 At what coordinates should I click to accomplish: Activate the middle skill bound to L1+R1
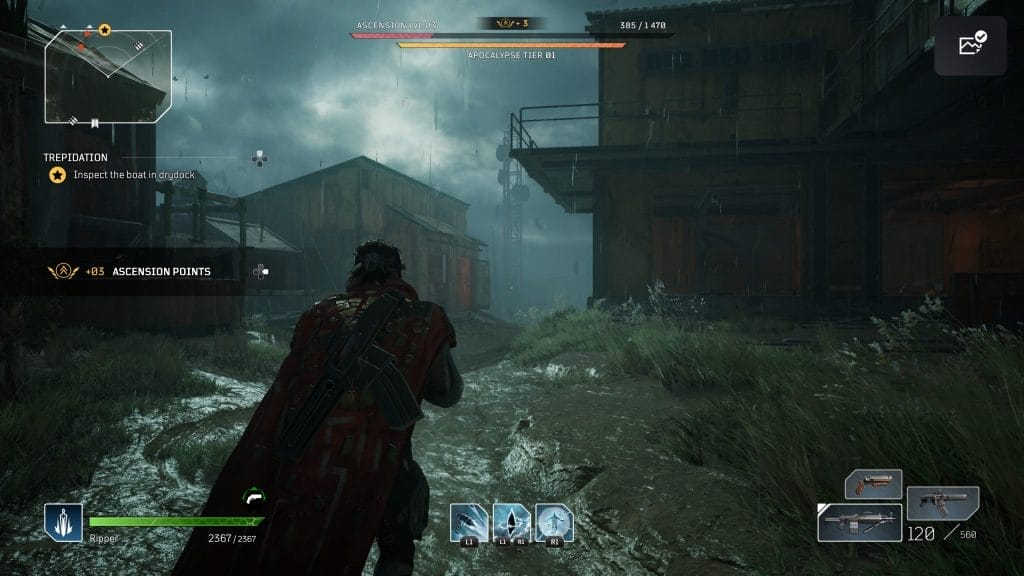pos(511,522)
